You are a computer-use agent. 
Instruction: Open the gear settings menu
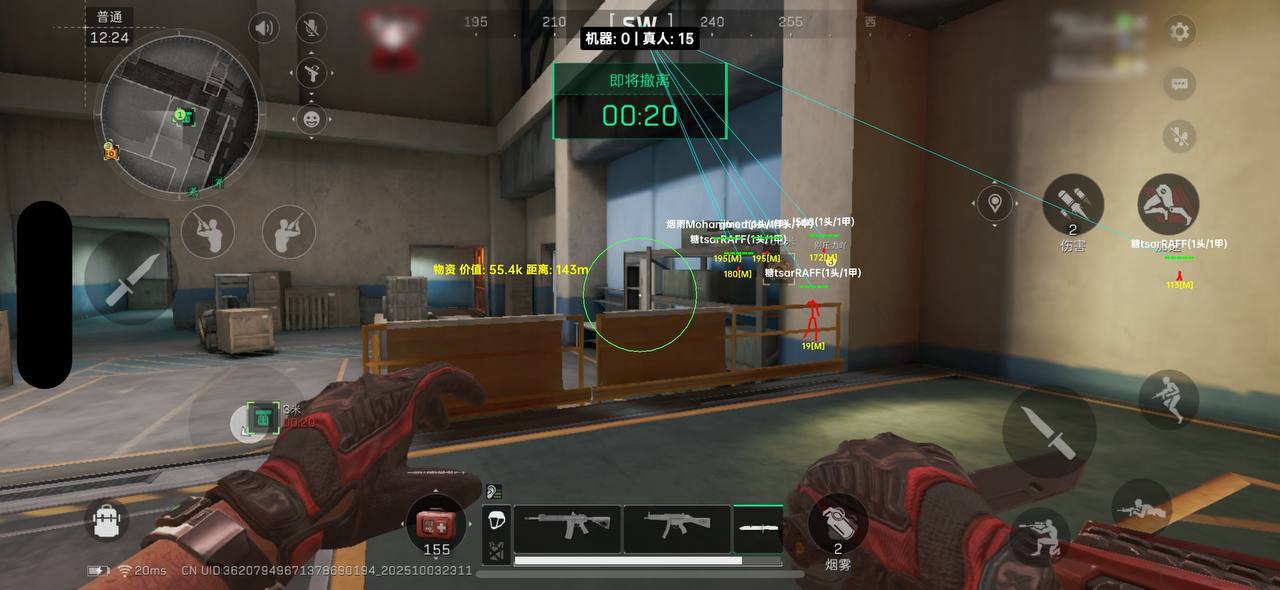click(x=1180, y=31)
